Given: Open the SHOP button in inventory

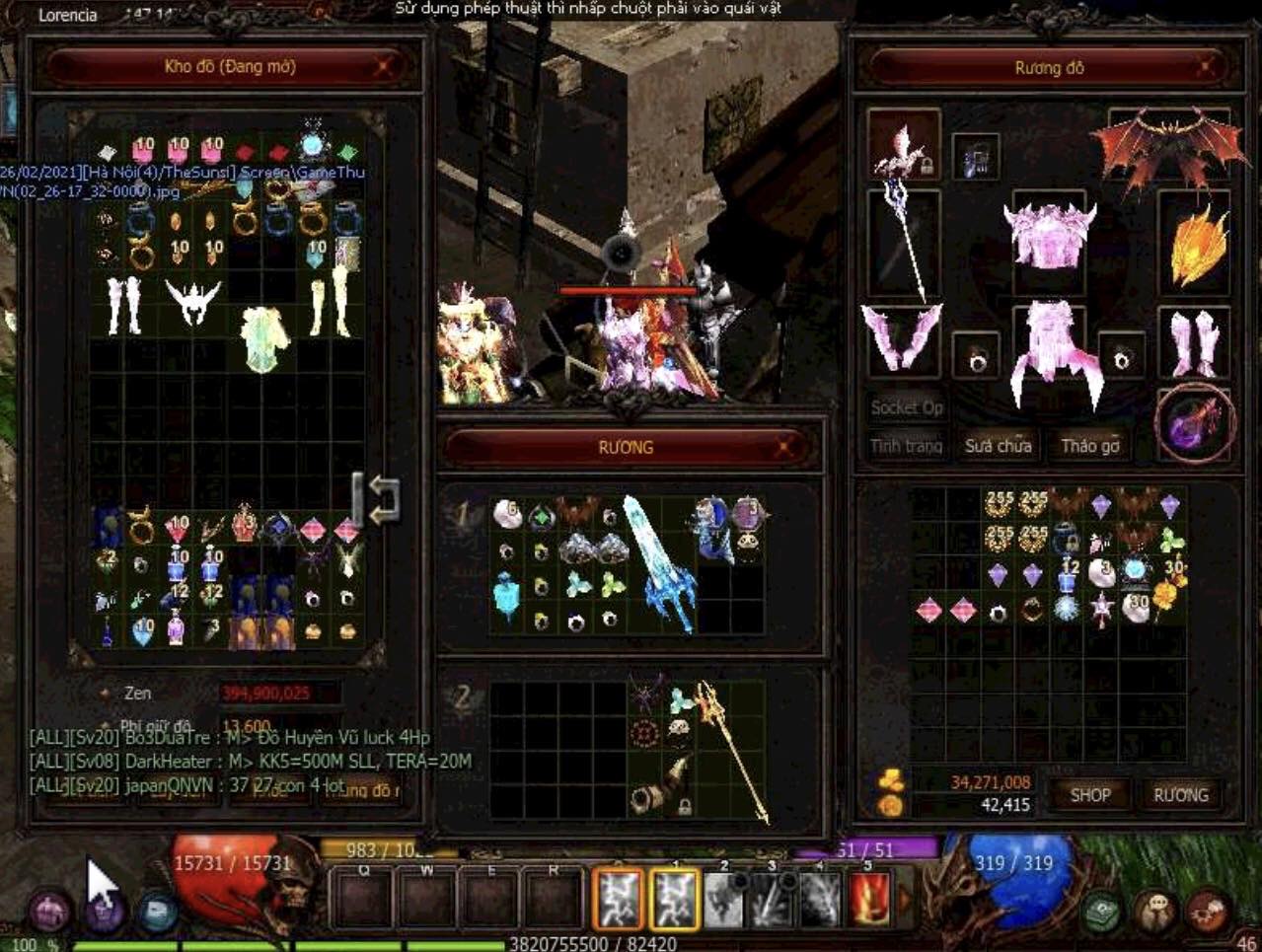Looking at the screenshot, I should [1090, 795].
